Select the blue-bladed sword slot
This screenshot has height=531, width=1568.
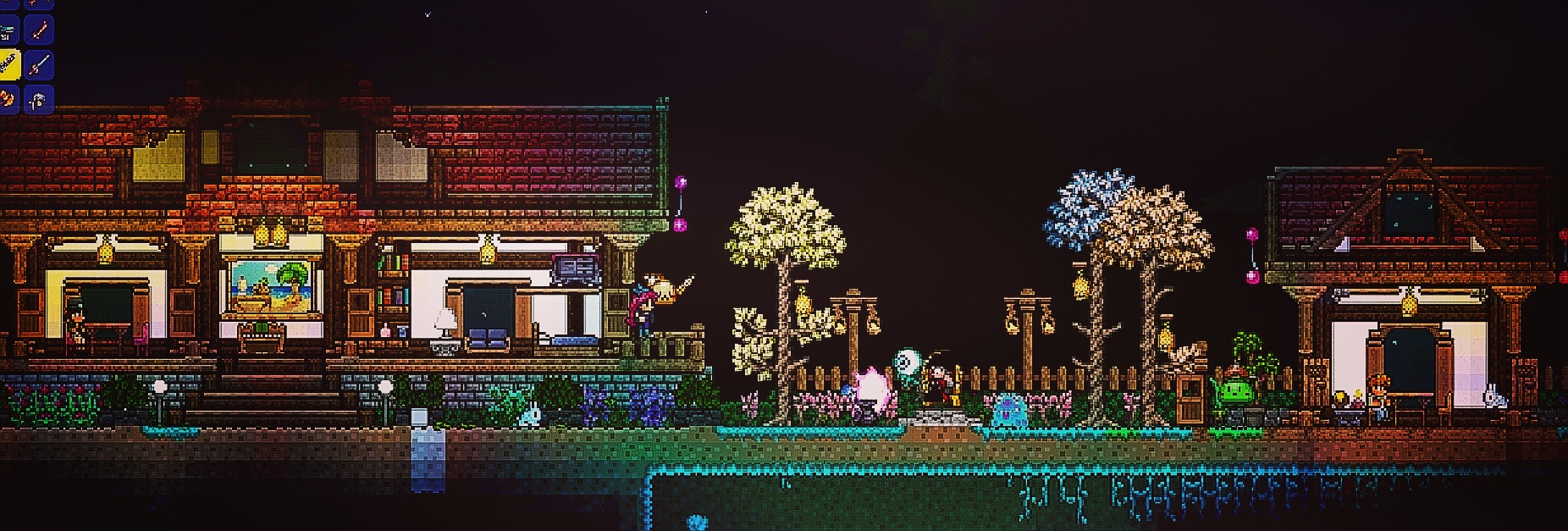tap(39, 64)
